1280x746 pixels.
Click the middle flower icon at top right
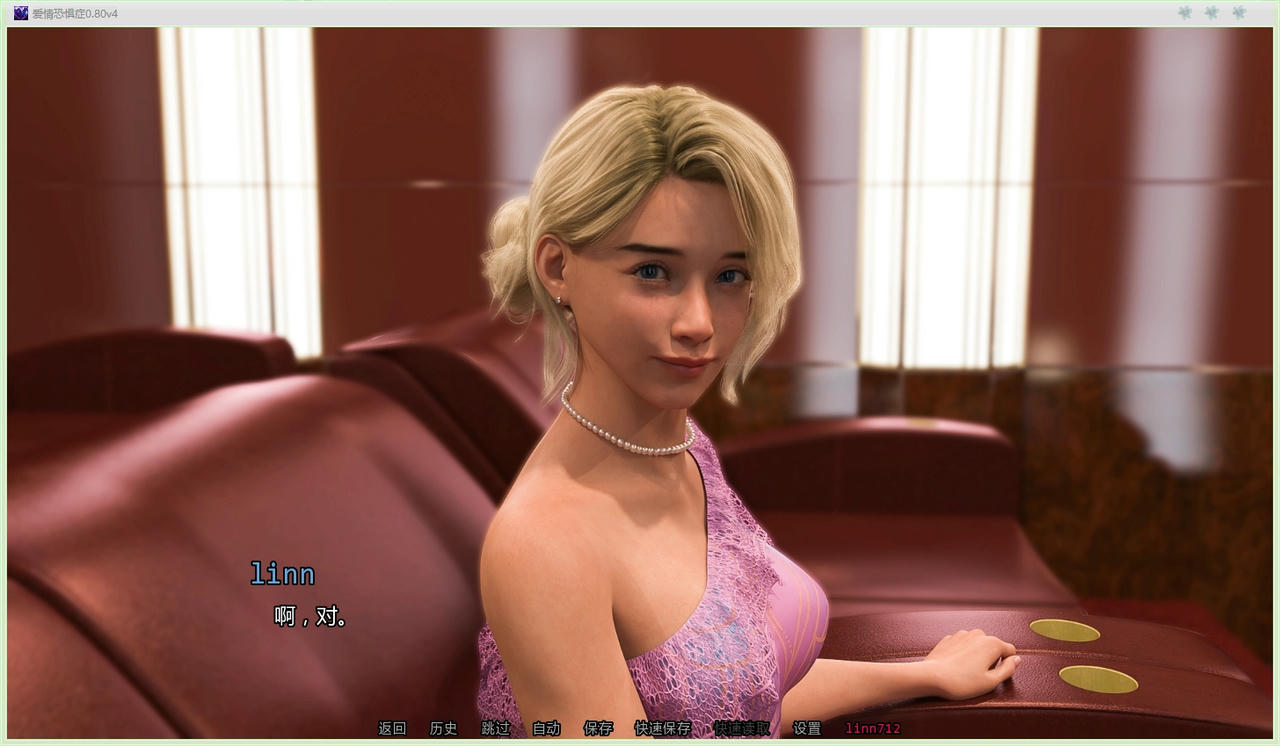point(1211,14)
